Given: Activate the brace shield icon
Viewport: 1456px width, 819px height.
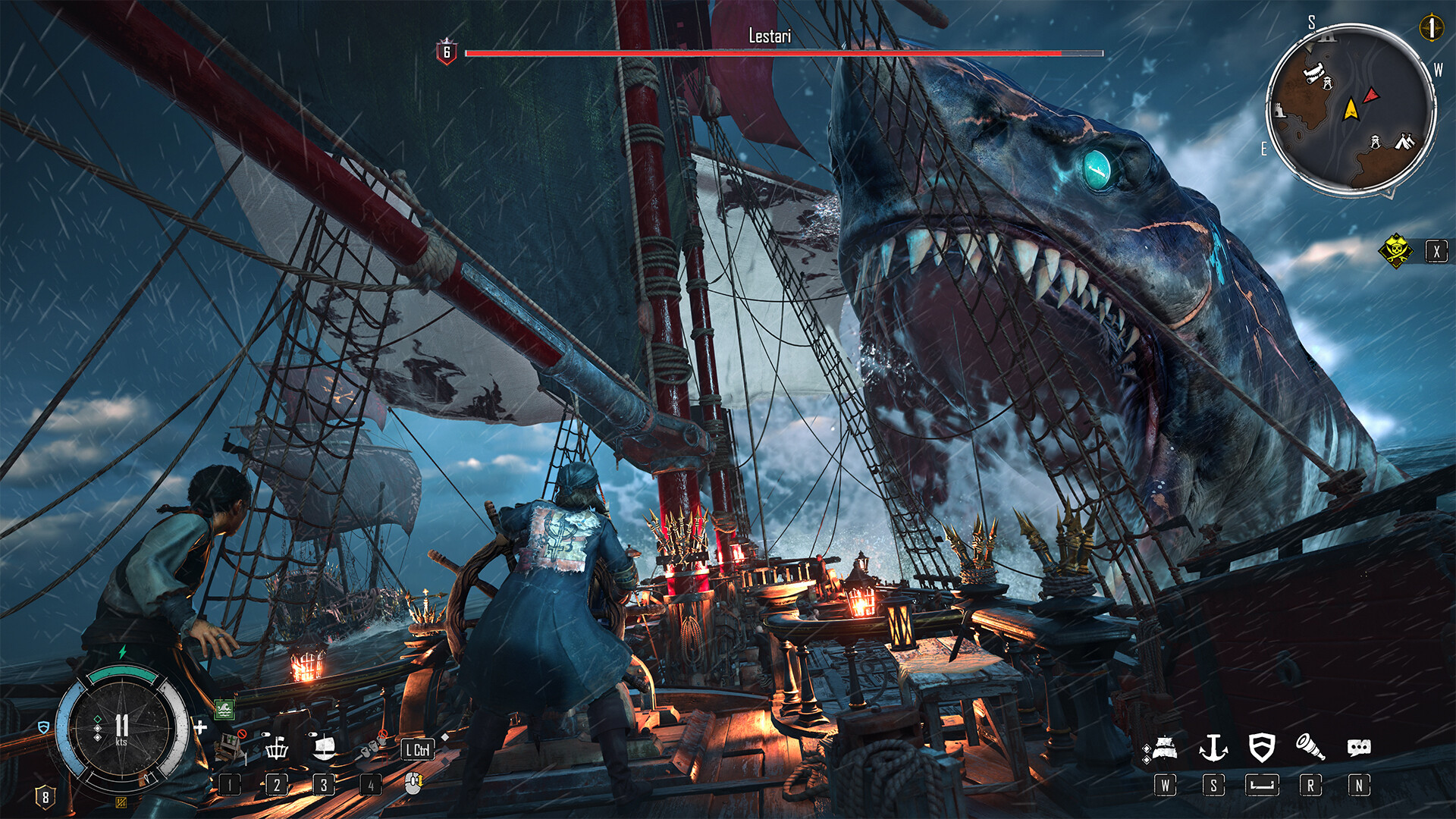Looking at the screenshot, I should pos(1261,748).
